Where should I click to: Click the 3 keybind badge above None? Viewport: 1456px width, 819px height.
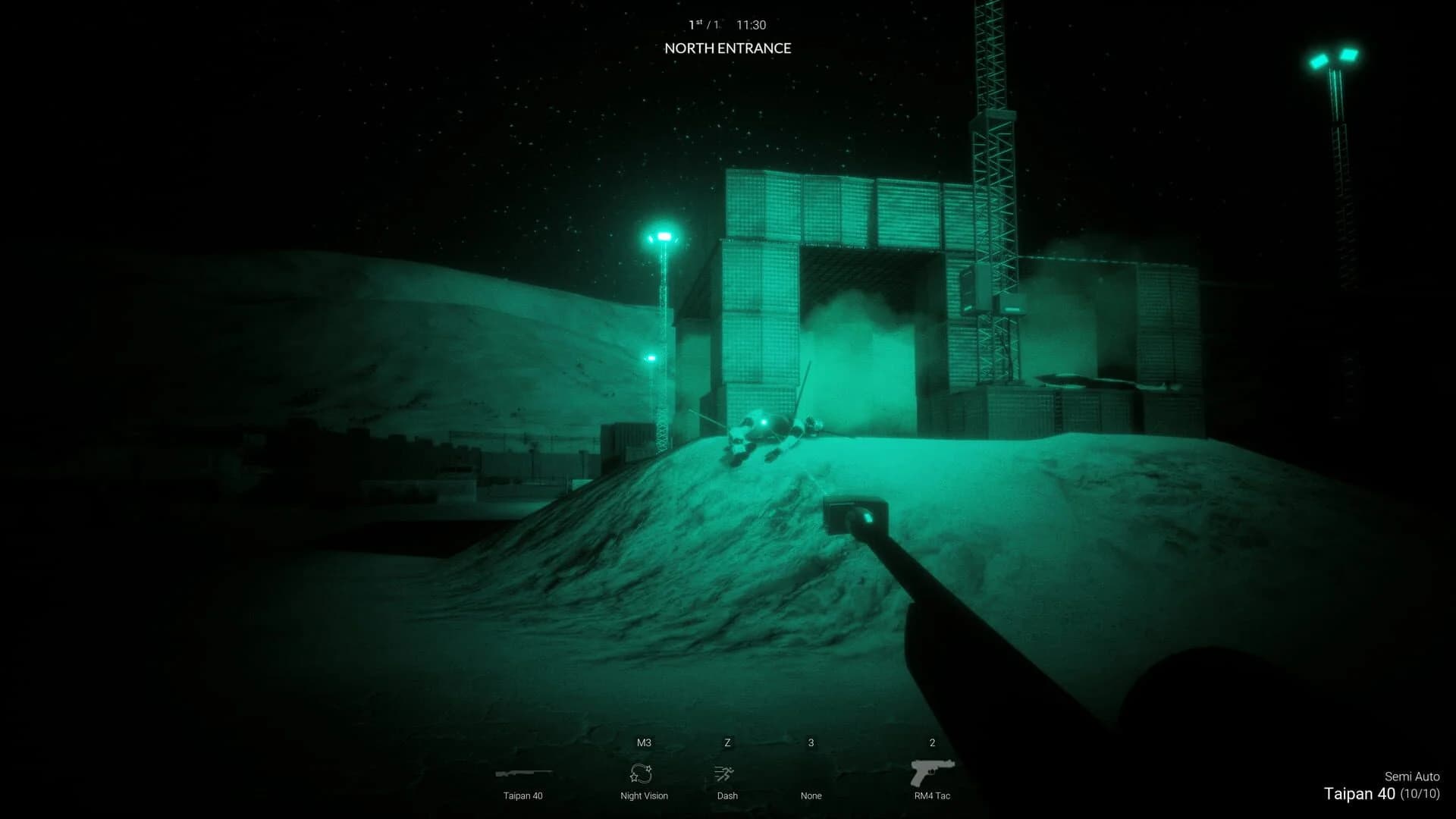pos(811,742)
